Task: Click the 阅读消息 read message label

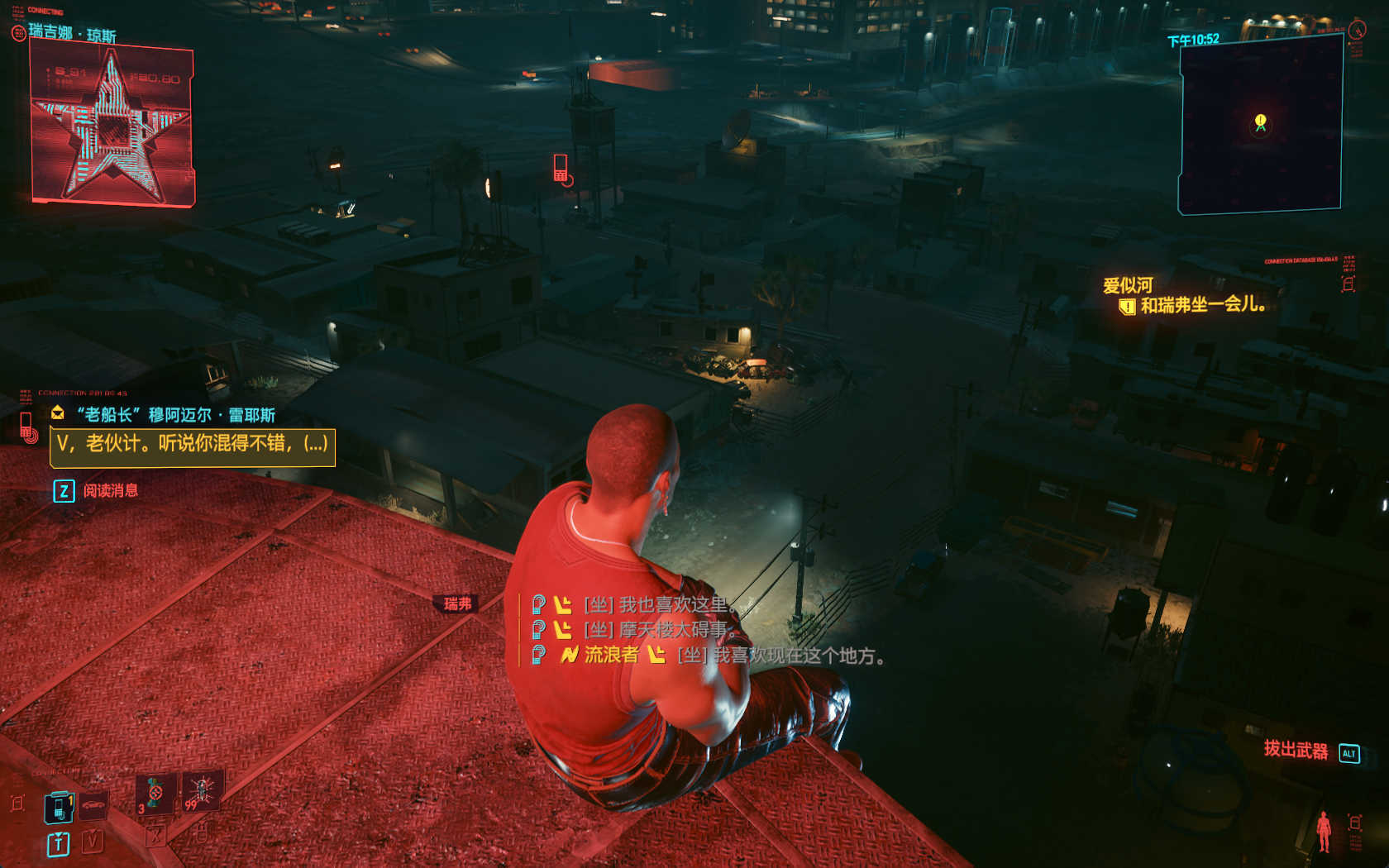Action: tap(110, 491)
